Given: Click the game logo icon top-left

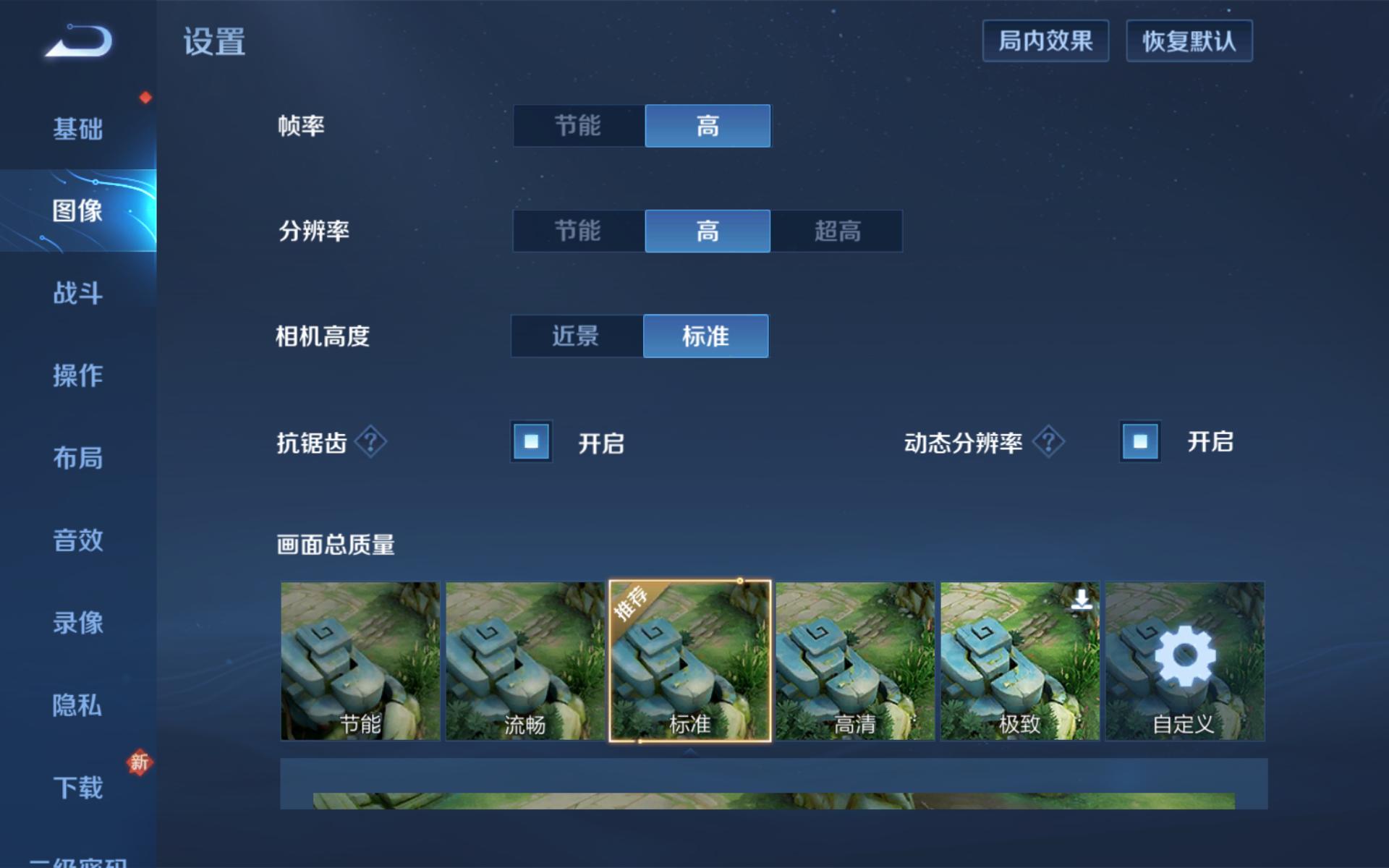Looking at the screenshot, I should point(76,42).
